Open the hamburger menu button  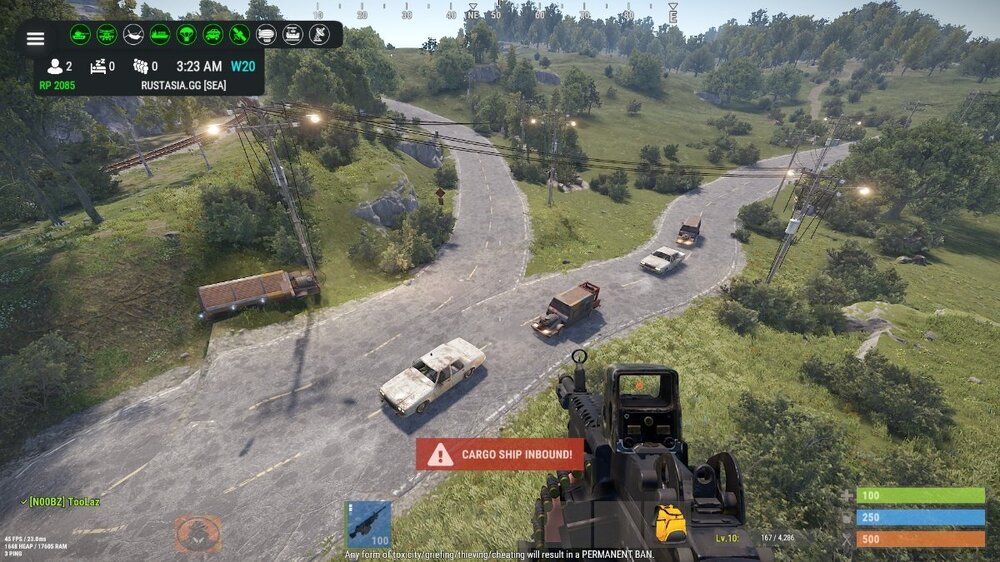pos(36,38)
